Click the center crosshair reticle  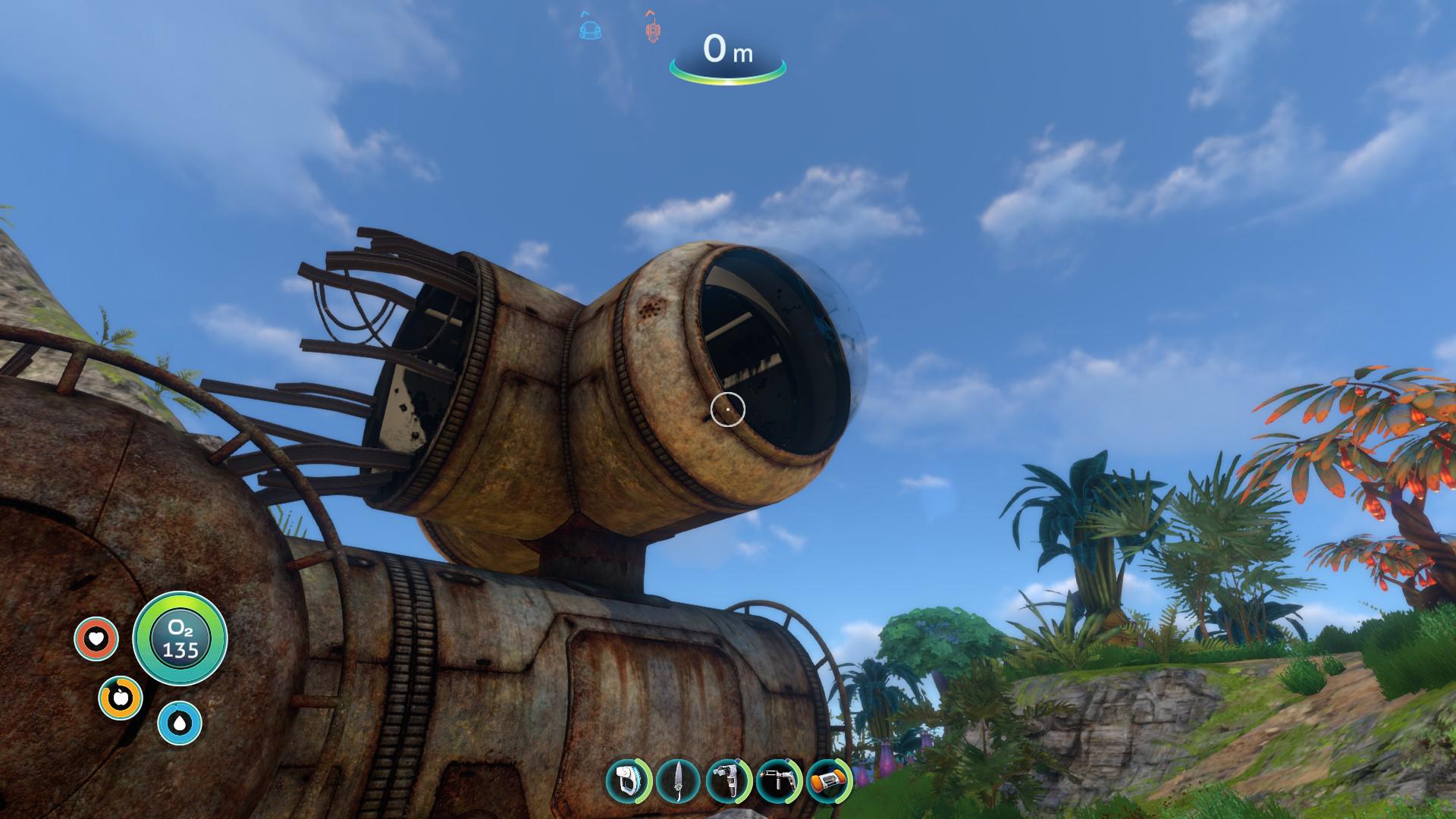727,409
